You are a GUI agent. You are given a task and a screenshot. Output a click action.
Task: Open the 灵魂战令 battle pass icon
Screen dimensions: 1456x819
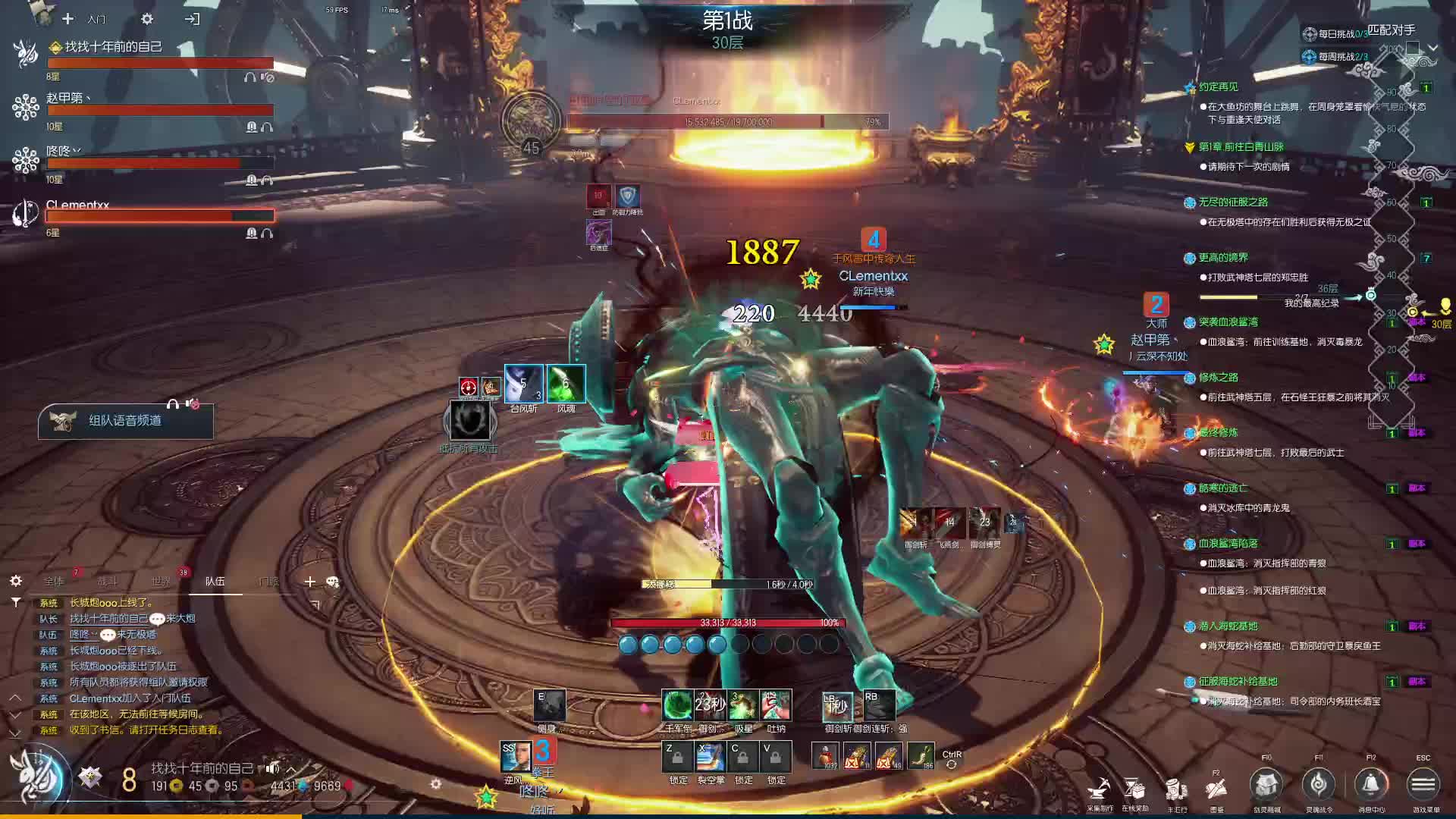tap(1319, 785)
